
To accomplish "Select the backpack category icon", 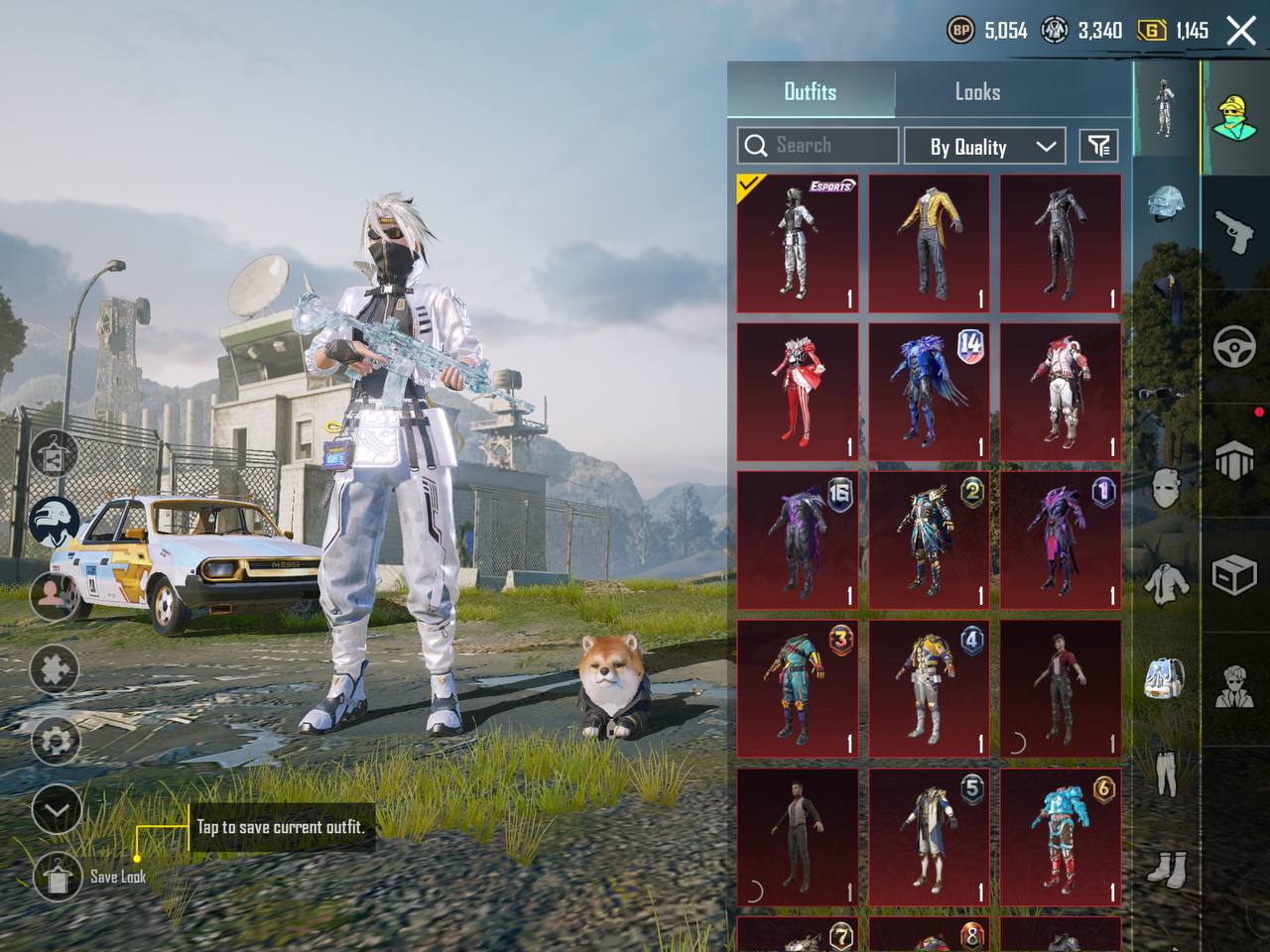I will pyautogui.click(x=1166, y=677).
